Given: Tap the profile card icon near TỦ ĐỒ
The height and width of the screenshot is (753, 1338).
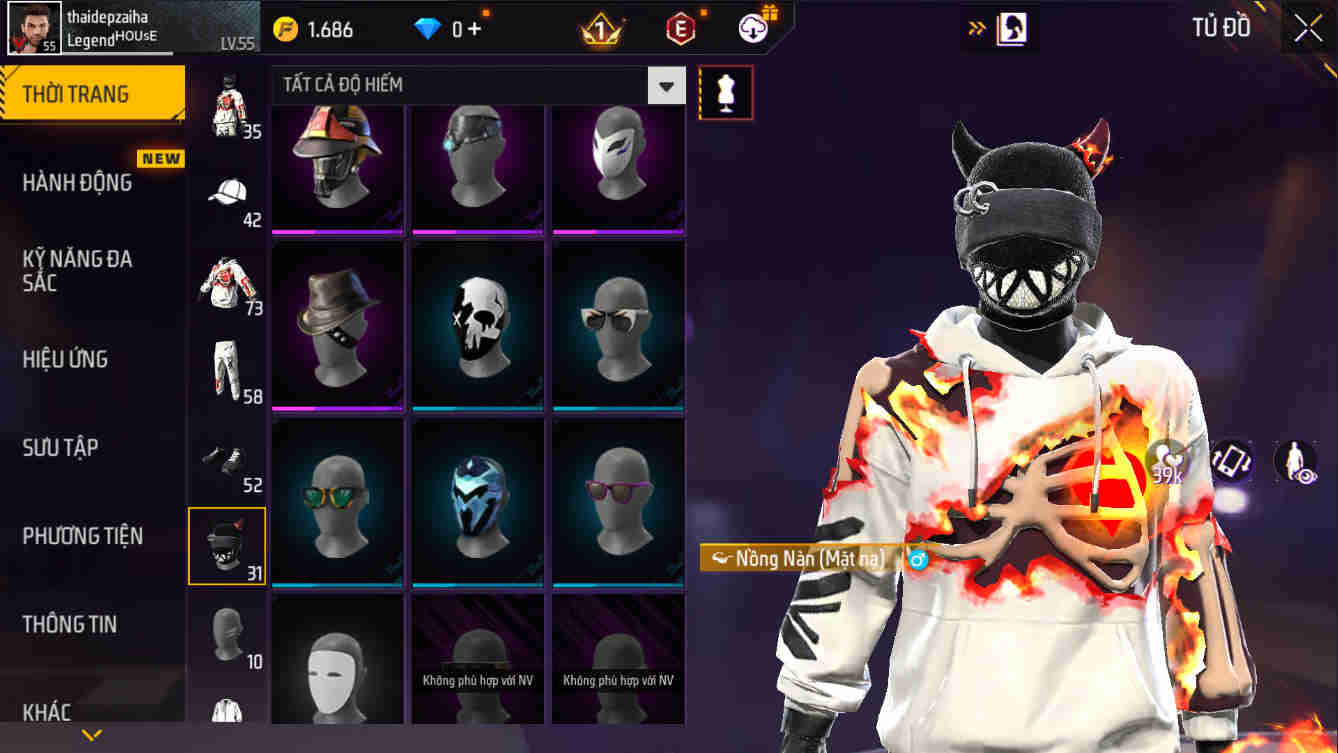Looking at the screenshot, I should point(1012,28).
